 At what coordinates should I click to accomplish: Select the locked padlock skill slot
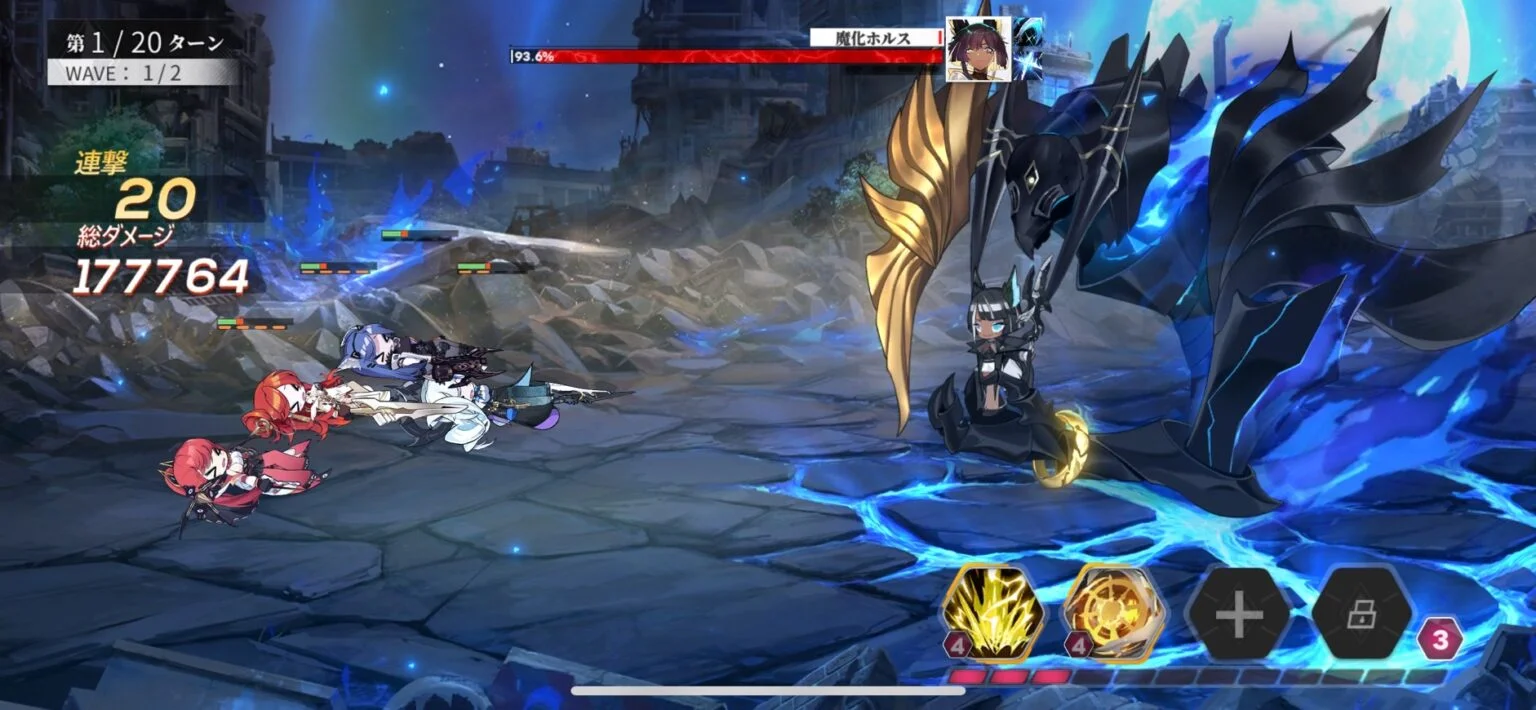click(1361, 613)
